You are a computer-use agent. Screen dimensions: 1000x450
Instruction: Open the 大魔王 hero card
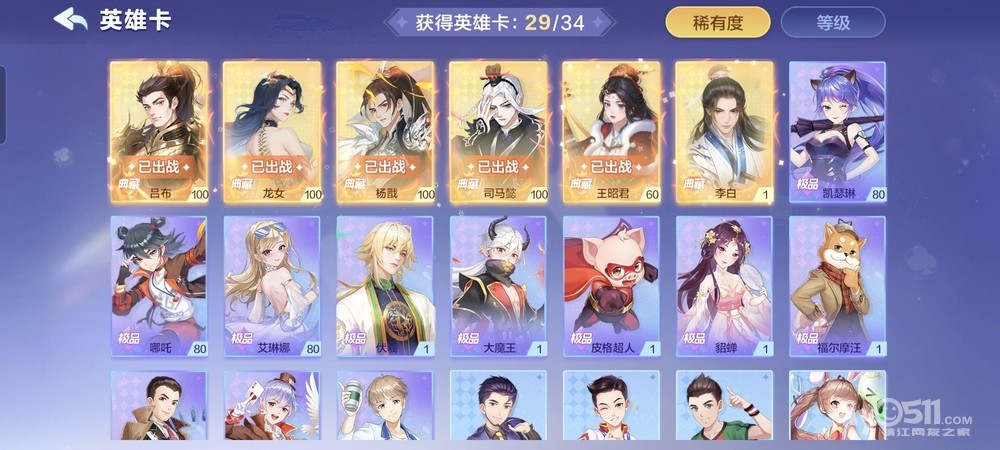click(x=498, y=285)
